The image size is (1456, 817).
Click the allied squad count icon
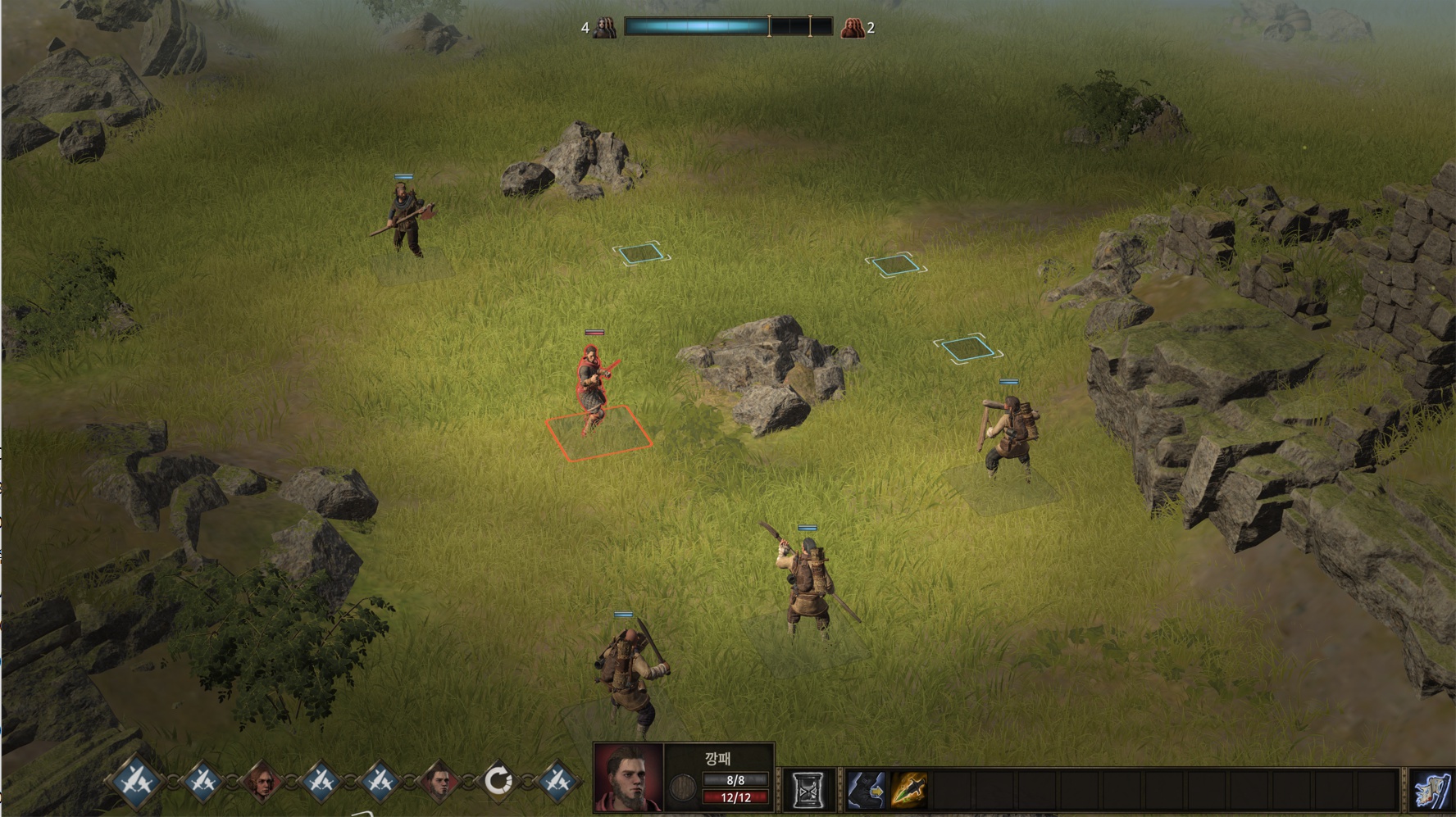[x=605, y=28]
